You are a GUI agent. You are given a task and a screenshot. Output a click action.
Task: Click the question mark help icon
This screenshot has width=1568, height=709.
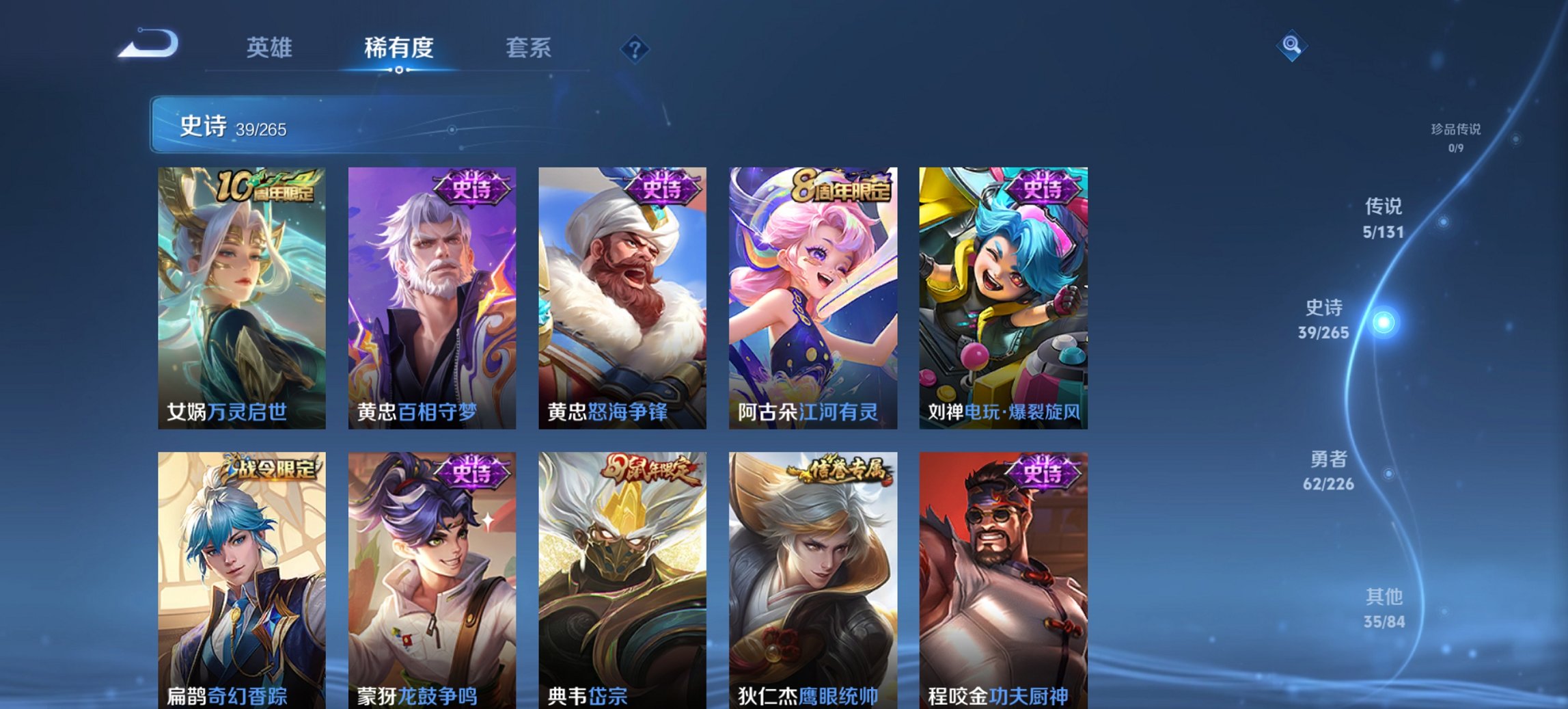[635, 48]
